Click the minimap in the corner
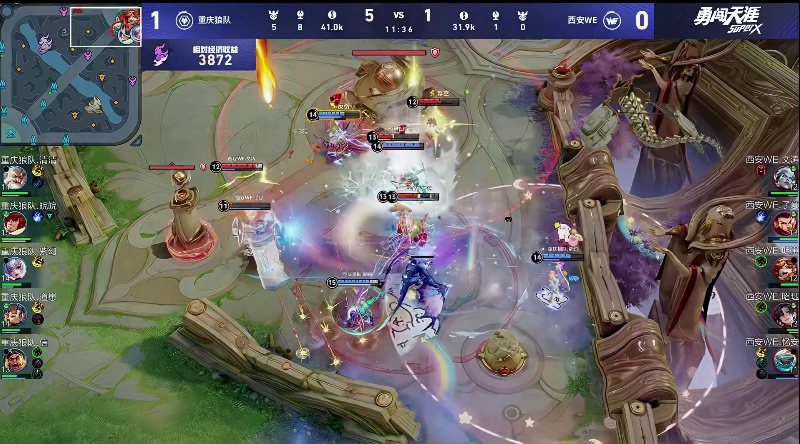Viewport: 800px width, 444px height. click(70, 72)
